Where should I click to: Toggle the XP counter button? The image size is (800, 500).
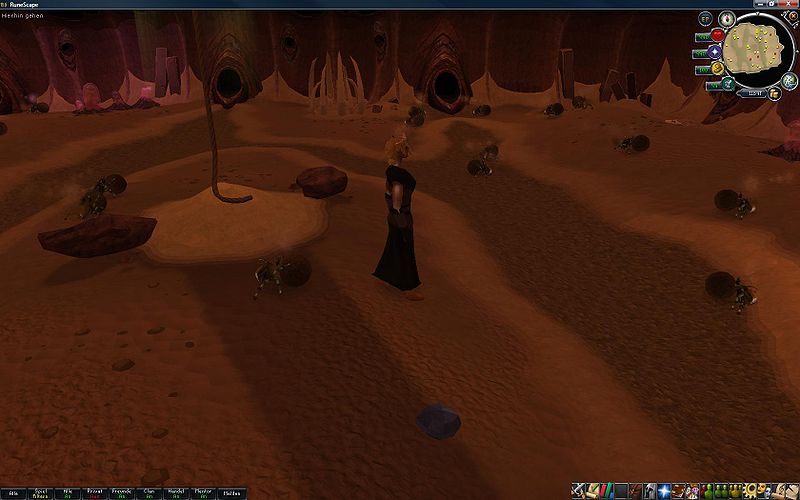pyautogui.click(x=706, y=19)
